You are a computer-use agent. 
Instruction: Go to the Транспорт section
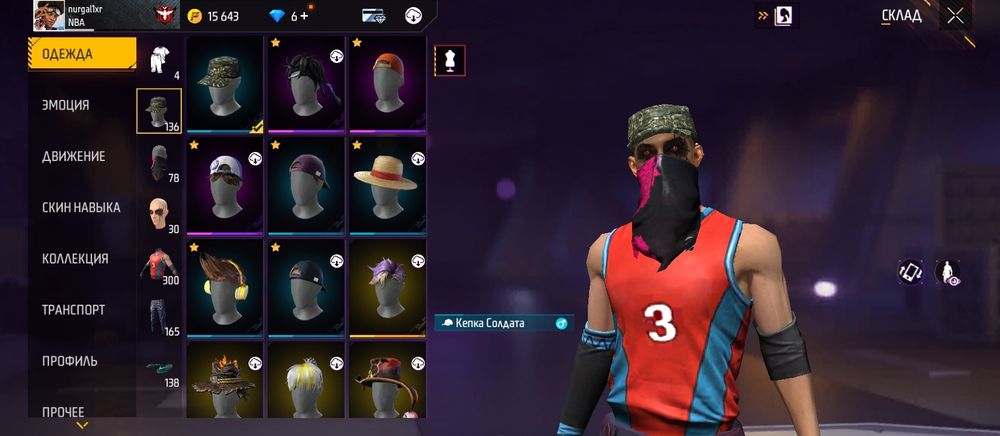click(73, 310)
